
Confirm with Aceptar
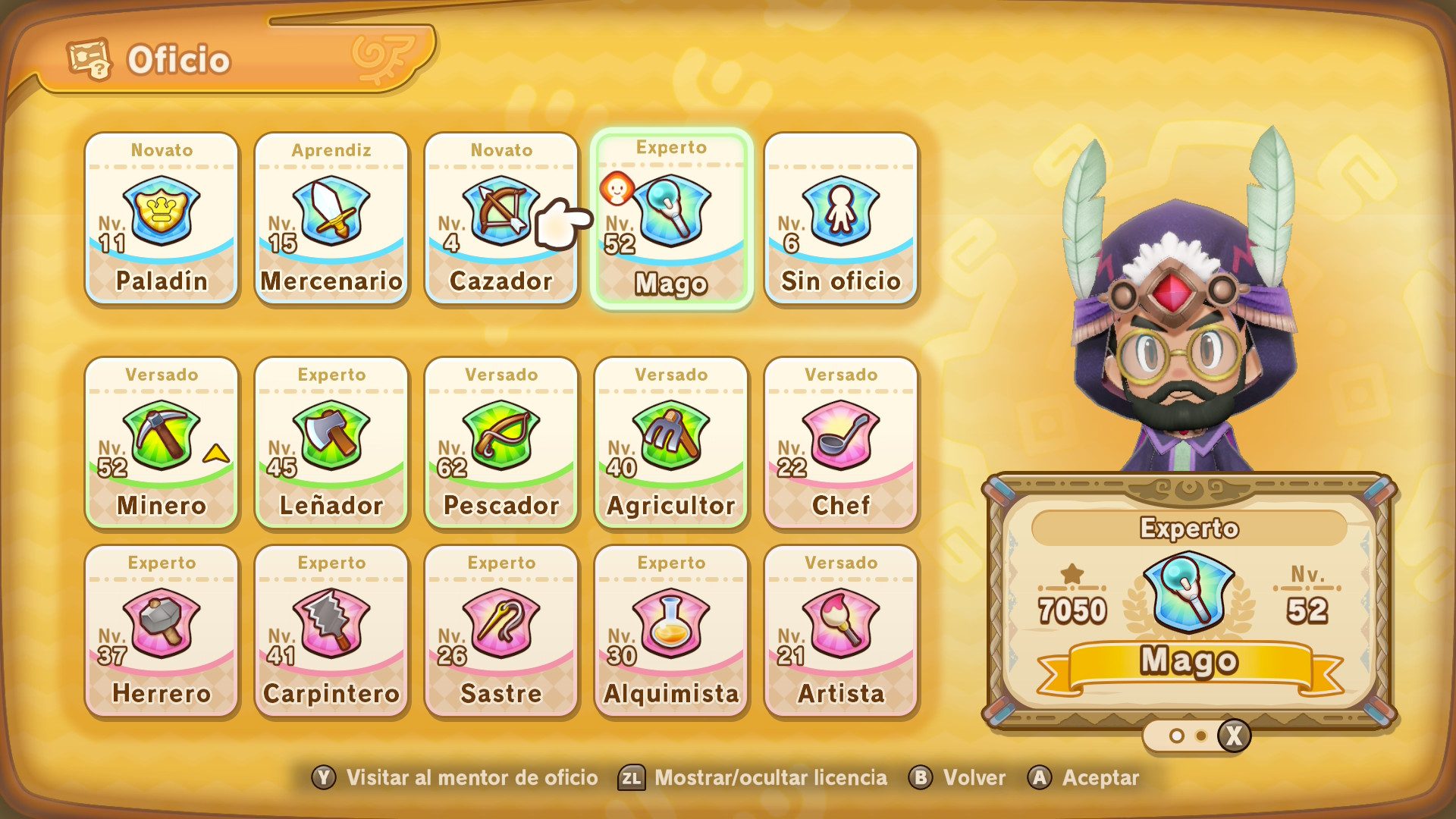click(x=1084, y=778)
